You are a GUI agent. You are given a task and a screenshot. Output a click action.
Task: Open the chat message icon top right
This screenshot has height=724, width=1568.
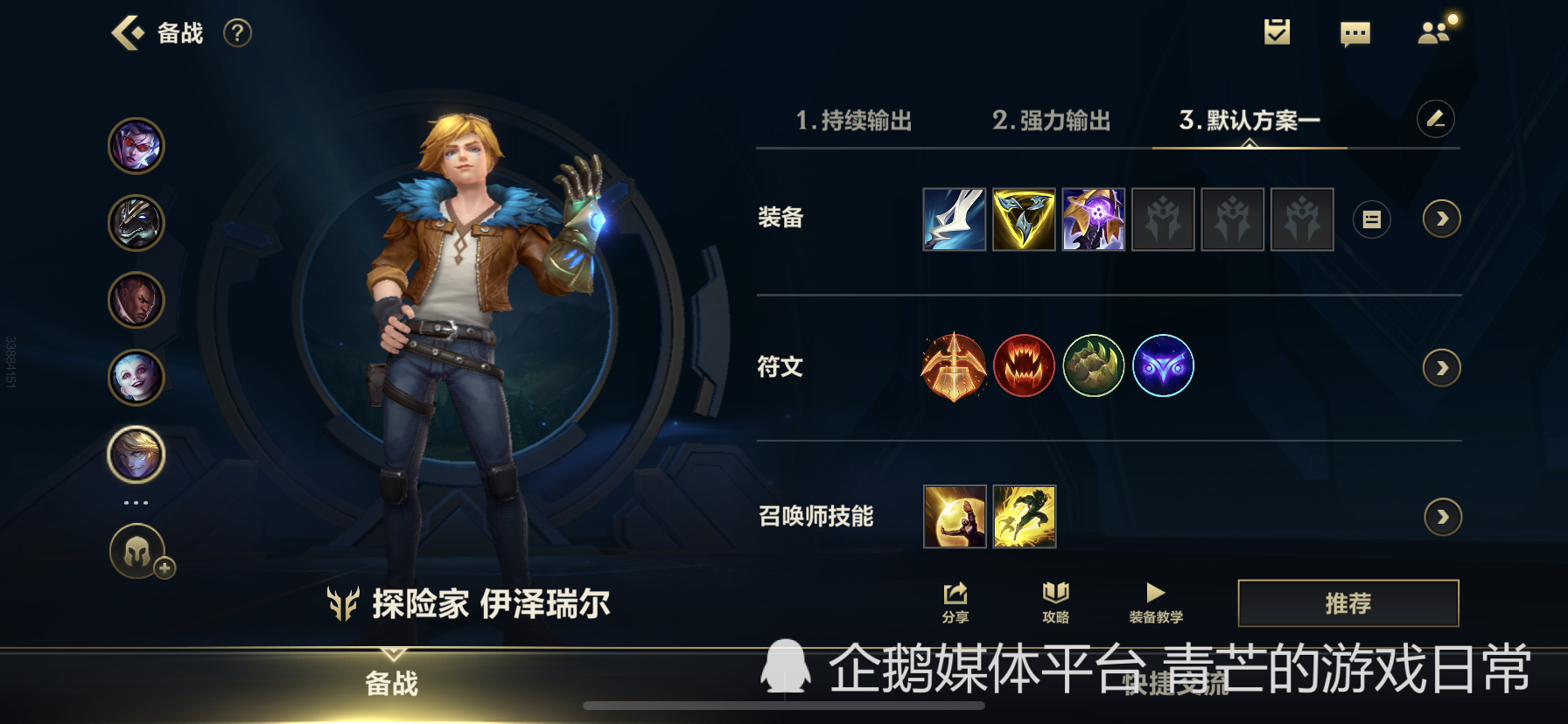[x=1355, y=32]
